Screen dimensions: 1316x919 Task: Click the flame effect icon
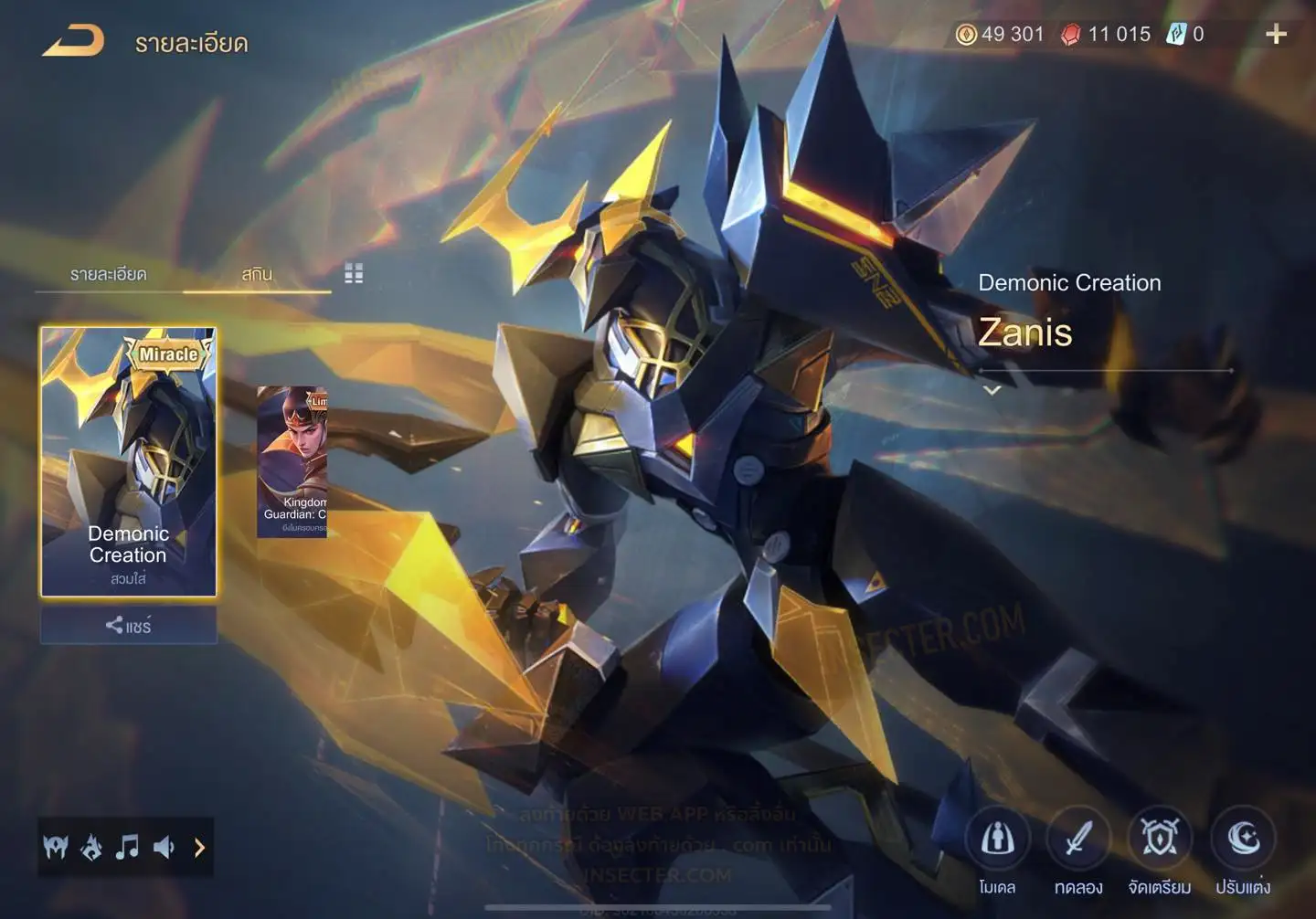click(91, 848)
